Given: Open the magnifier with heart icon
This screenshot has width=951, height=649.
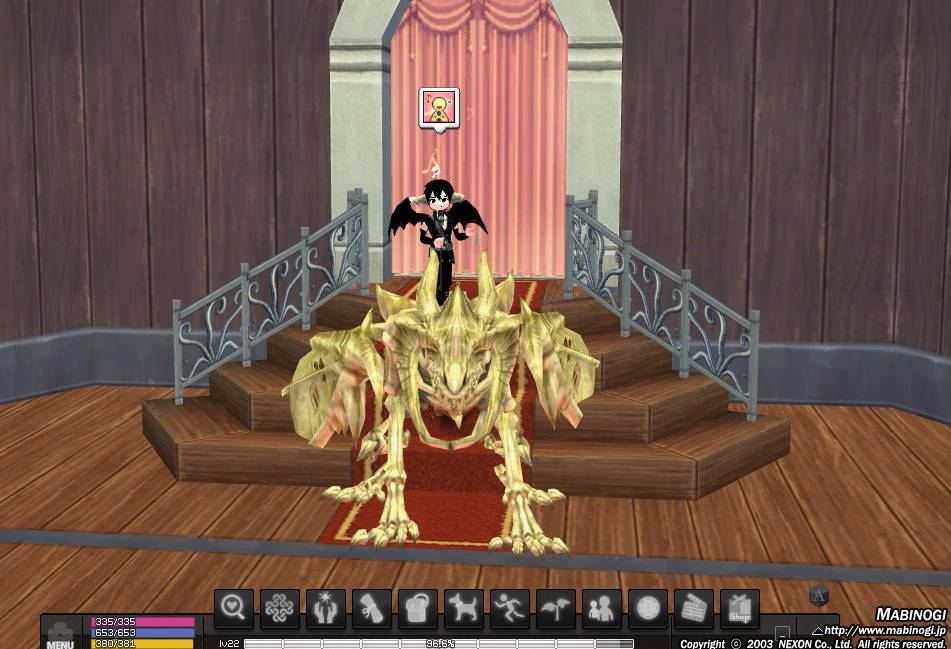Looking at the screenshot, I should point(234,608).
